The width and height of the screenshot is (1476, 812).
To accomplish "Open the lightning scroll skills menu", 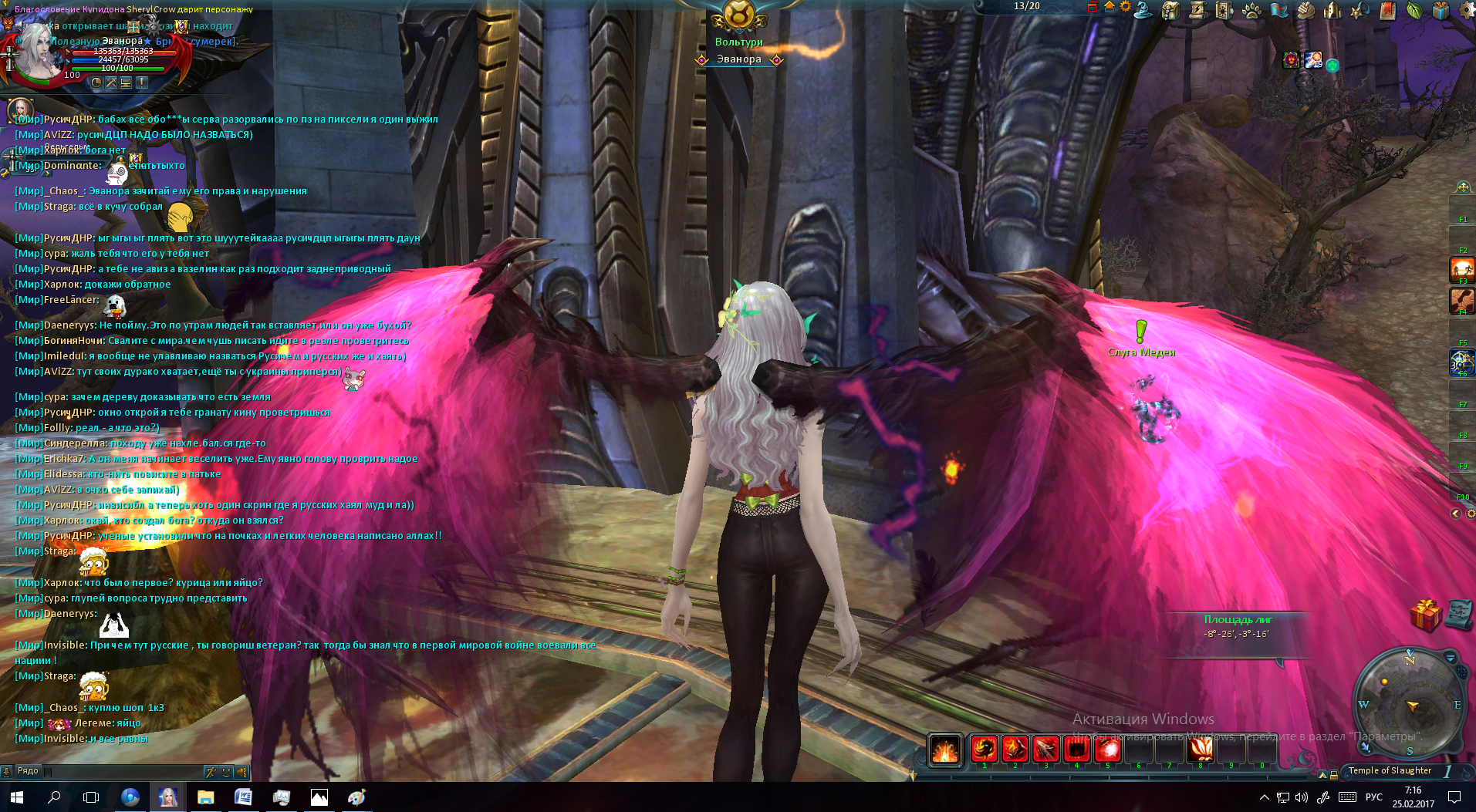I will pos(1197,10).
